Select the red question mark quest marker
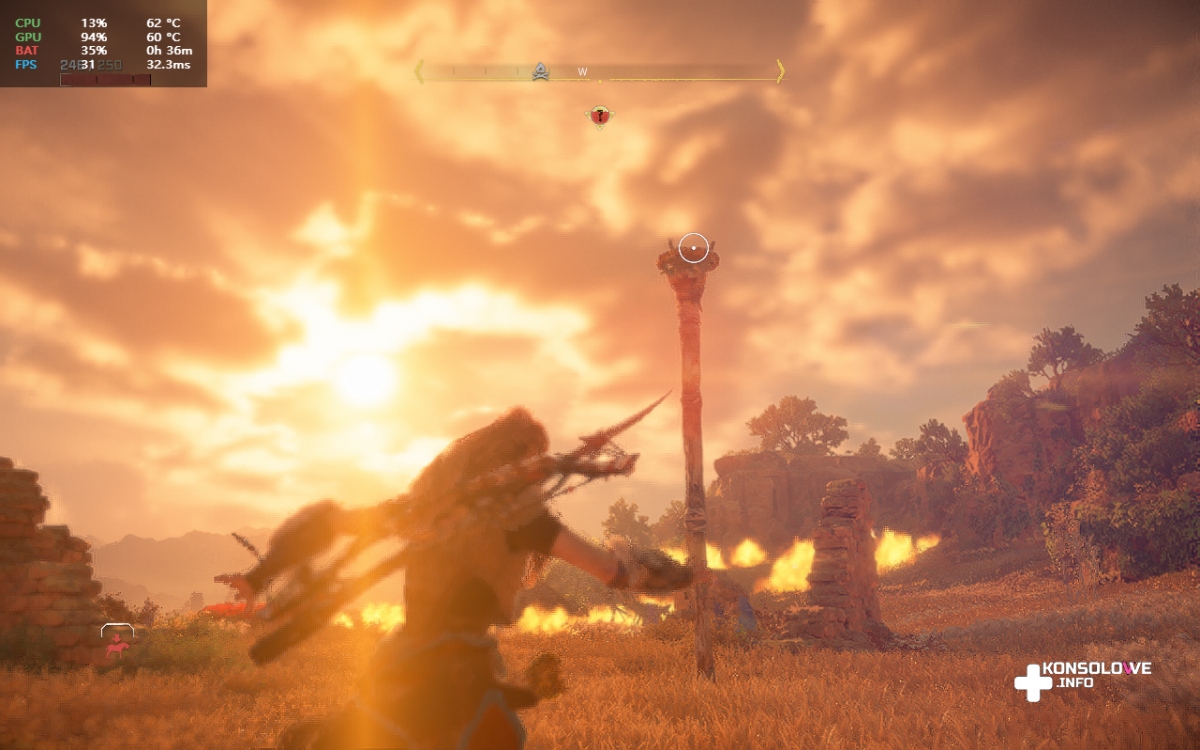 pyautogui.click(x=599, y=117)
